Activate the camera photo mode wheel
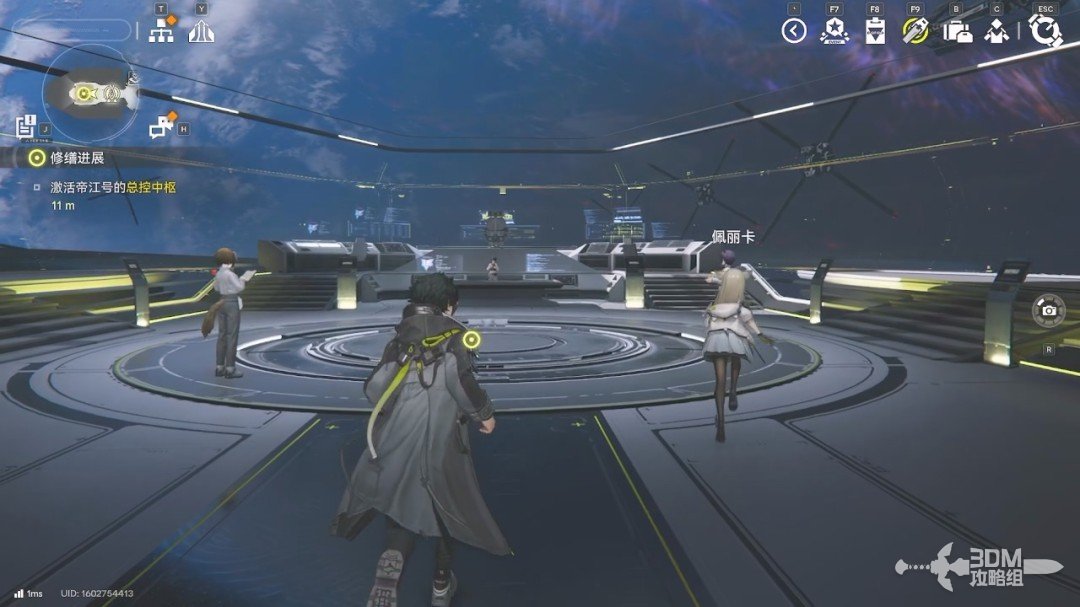Viewport: 1080px width, 607px height. [1048, 310]
